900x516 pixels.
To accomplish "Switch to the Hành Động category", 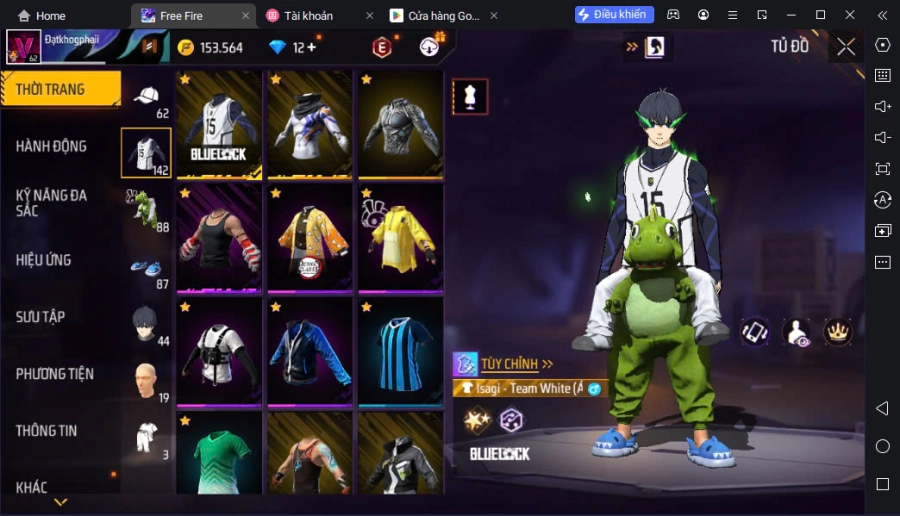I will (52, 146).
